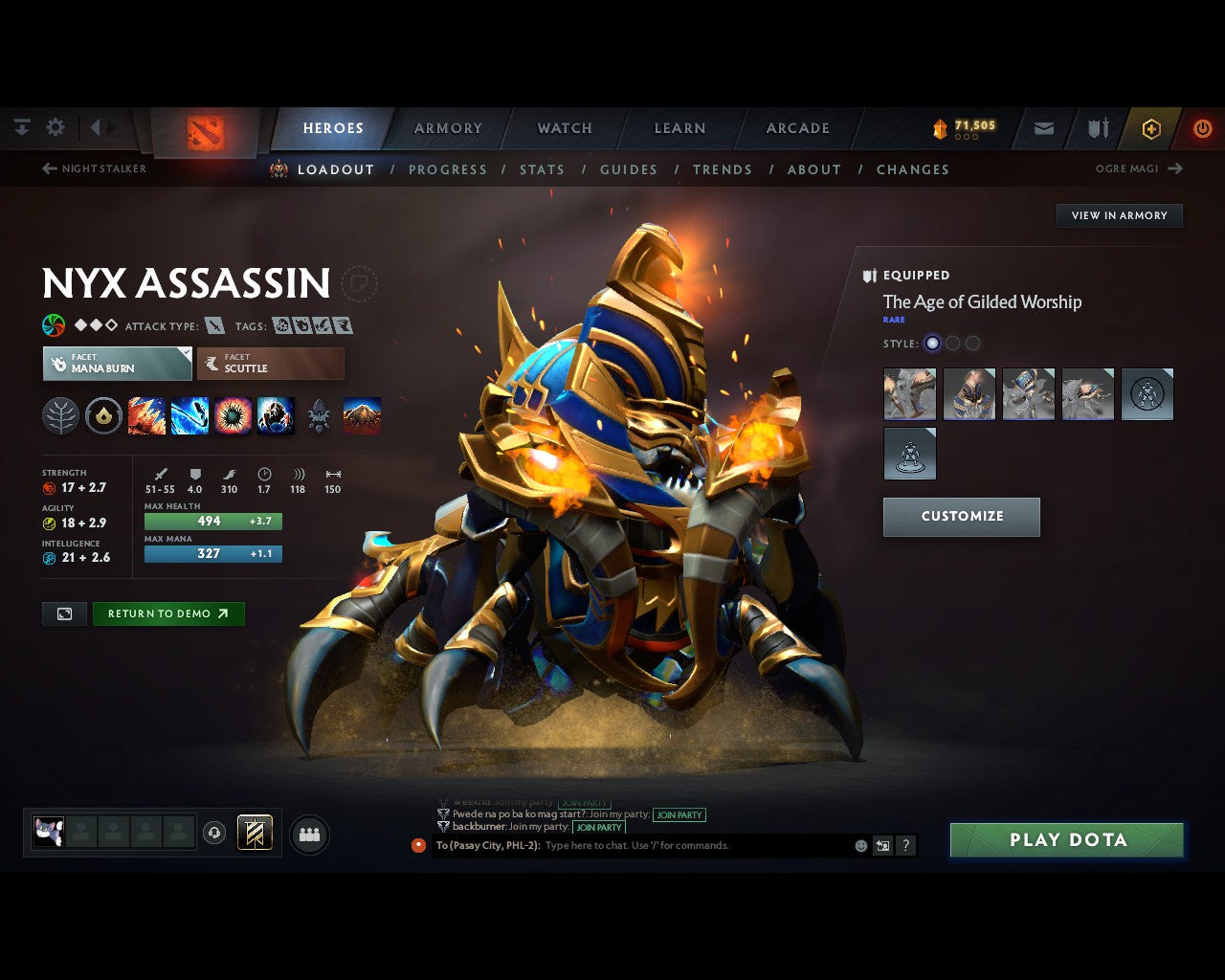Open the emoji picker in chat

[x=860, y=845]
